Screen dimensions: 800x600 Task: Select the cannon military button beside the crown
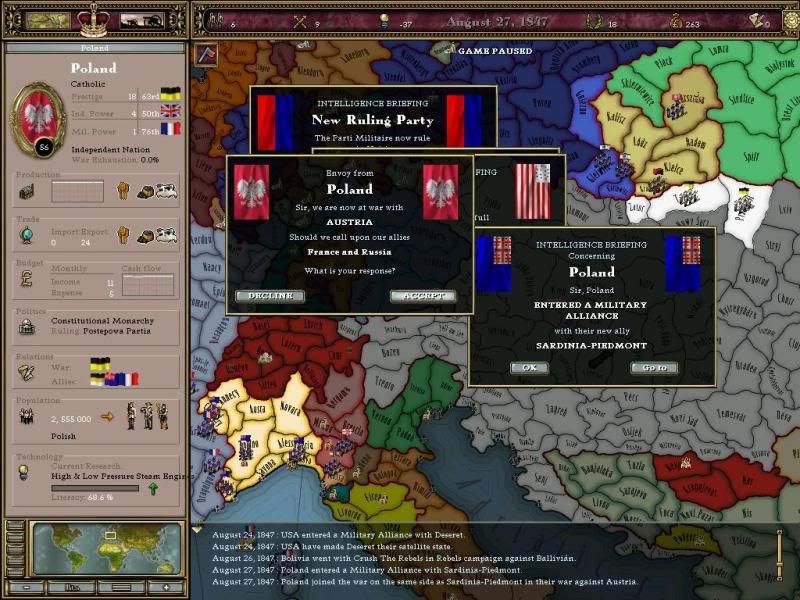[141, 20]
